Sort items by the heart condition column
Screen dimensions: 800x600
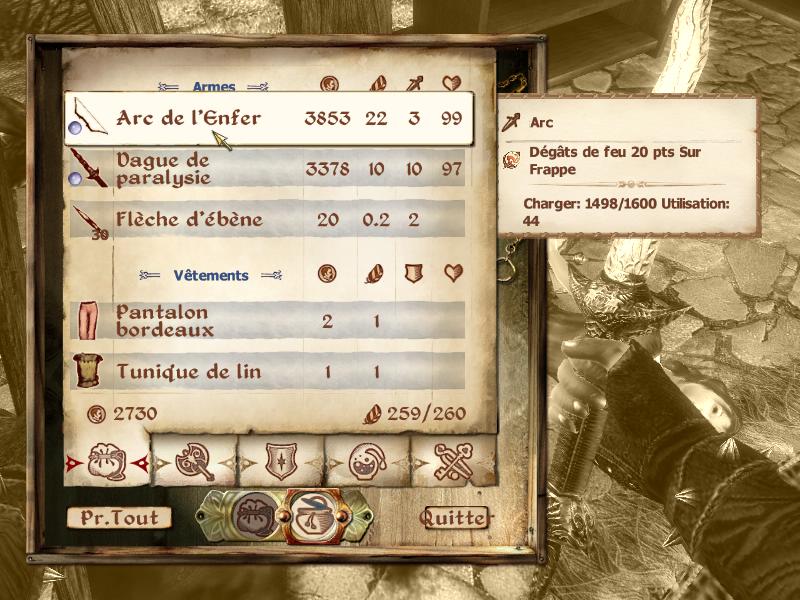[x=452, y=86]
